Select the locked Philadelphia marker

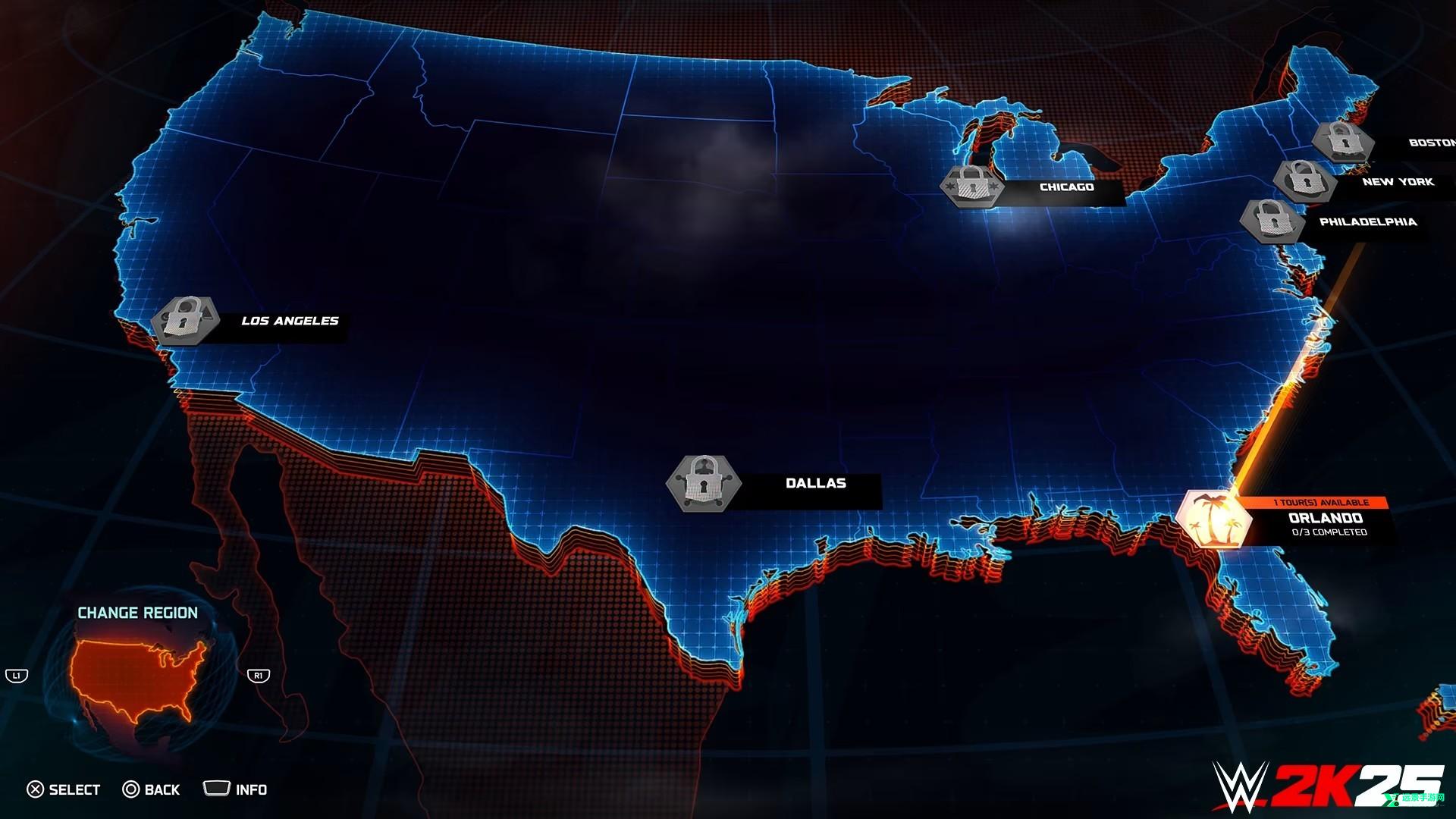1272,221
